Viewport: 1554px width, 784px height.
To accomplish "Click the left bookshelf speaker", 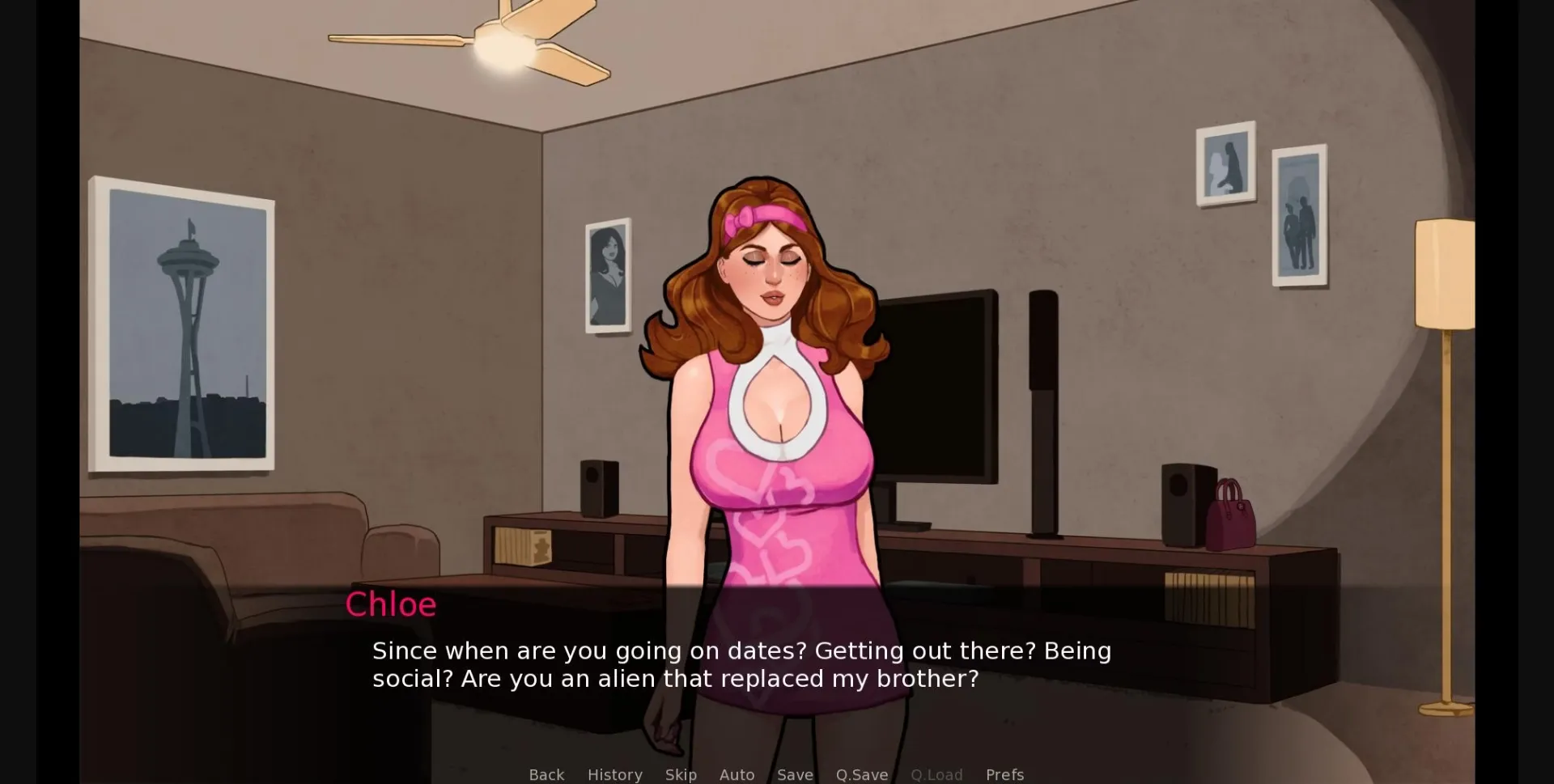I will point(599,485).
